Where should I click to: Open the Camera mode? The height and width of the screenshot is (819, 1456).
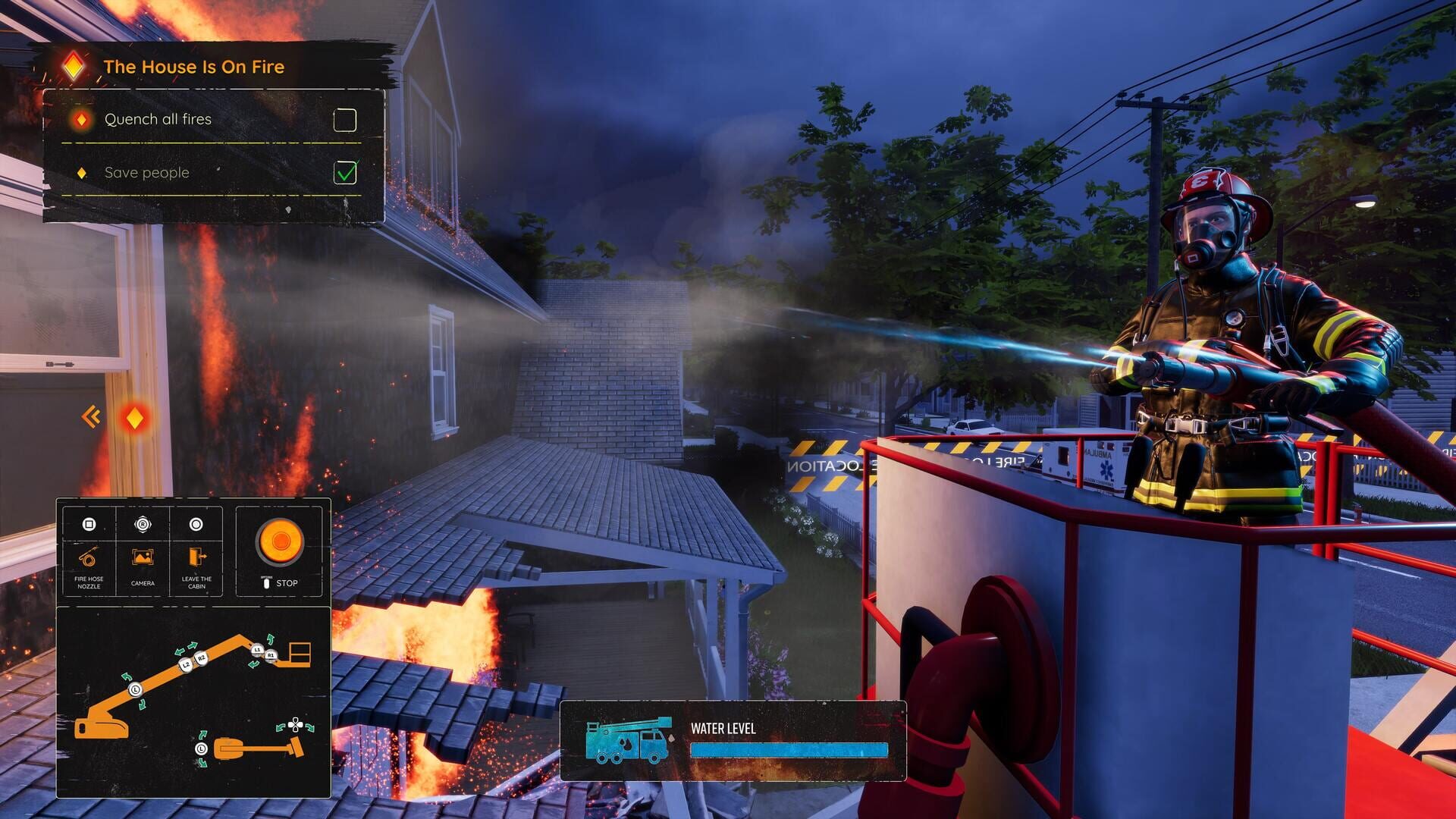pyautogui.click(x=141, y=558)
